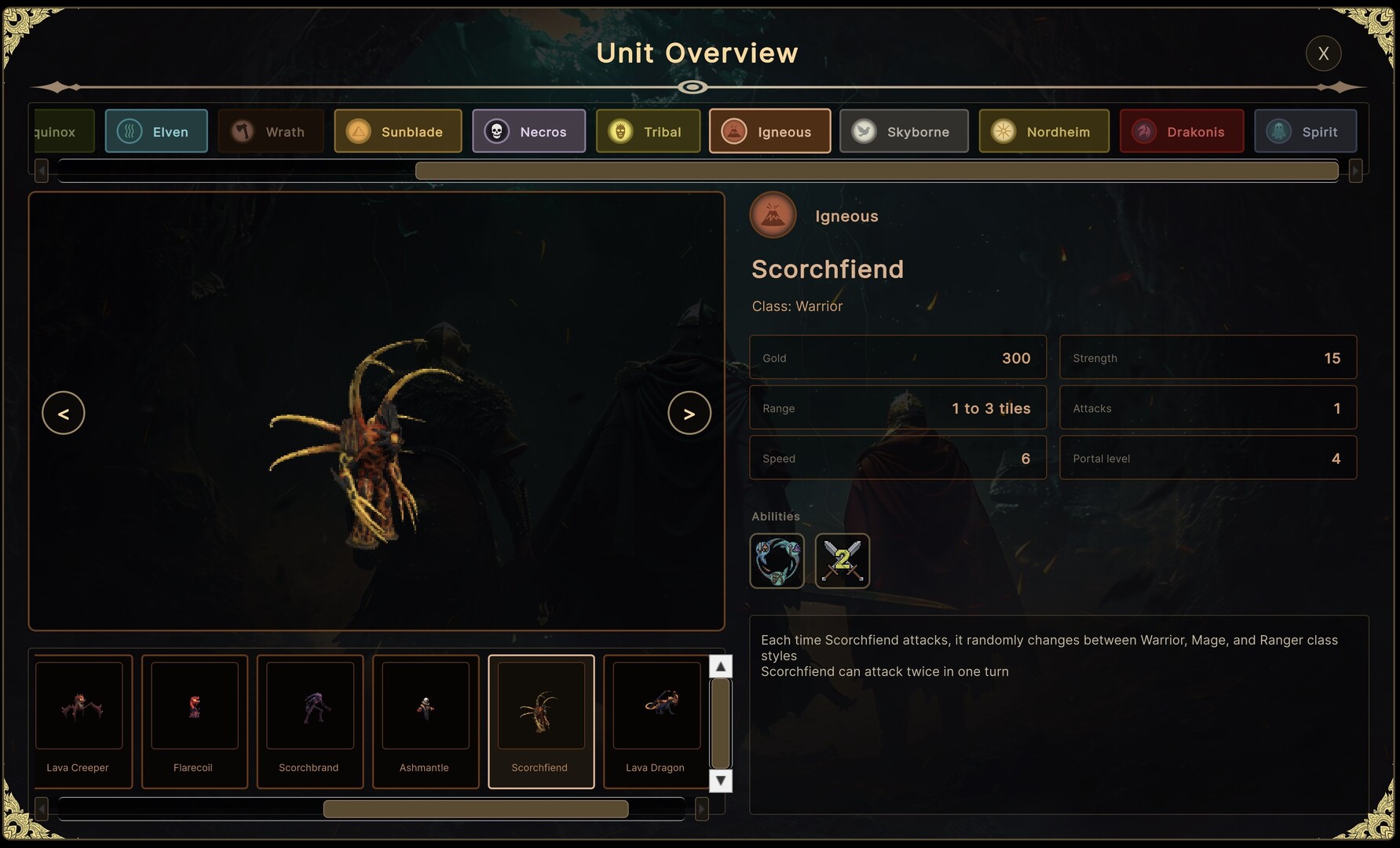
Task: Click the up arrow on the unit list scrollbar
Action: click(720, 665)
